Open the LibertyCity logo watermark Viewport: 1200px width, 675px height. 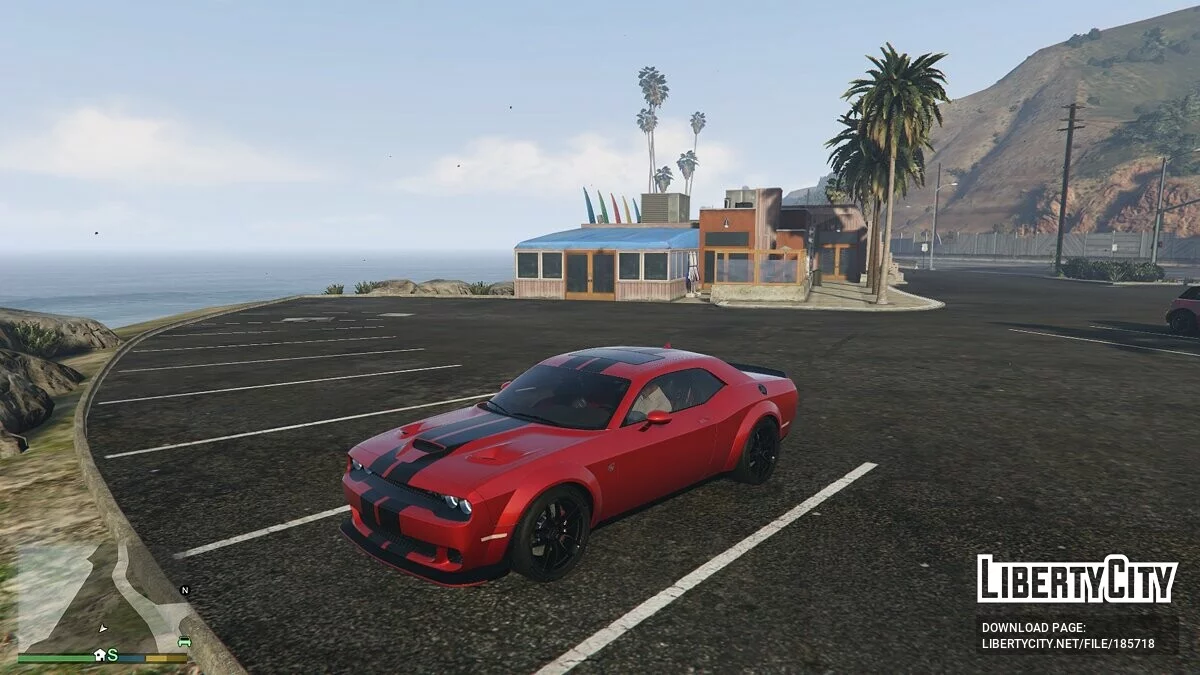1077,579
